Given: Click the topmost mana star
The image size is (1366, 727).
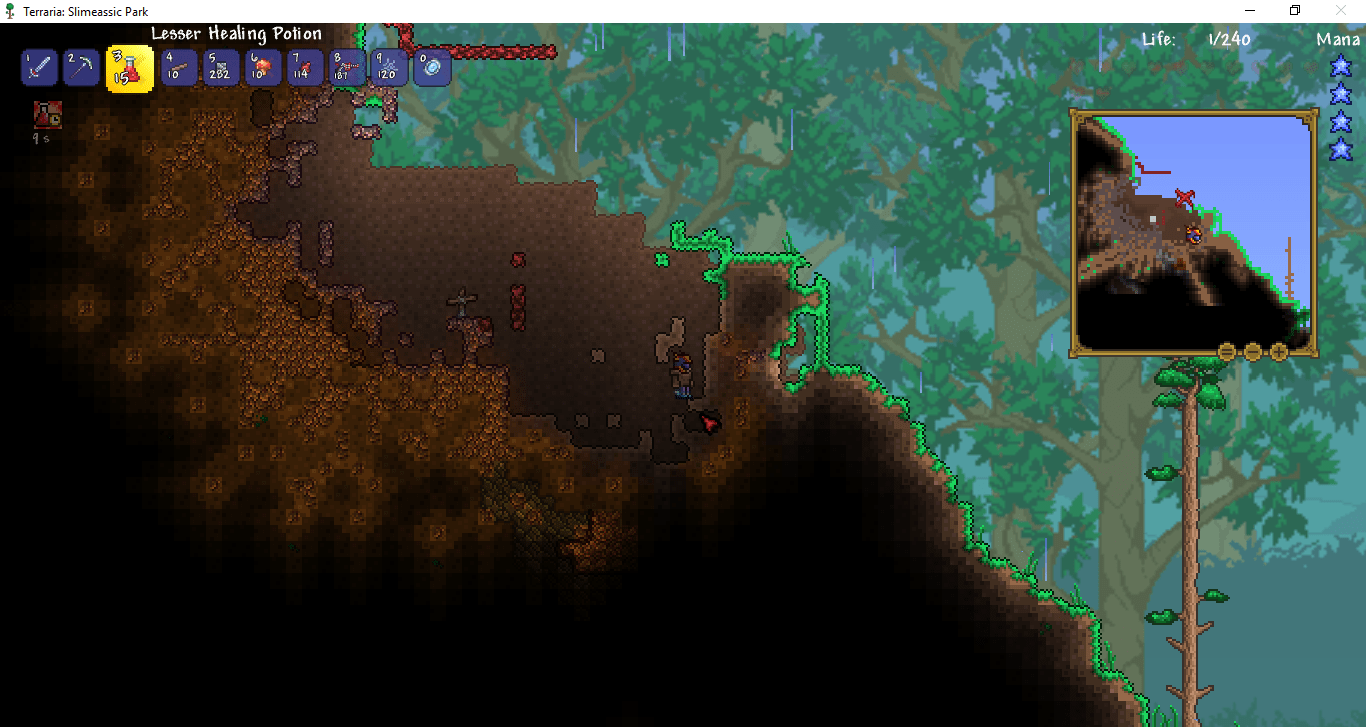Looking at the screenshot, I should point(1340,65).
